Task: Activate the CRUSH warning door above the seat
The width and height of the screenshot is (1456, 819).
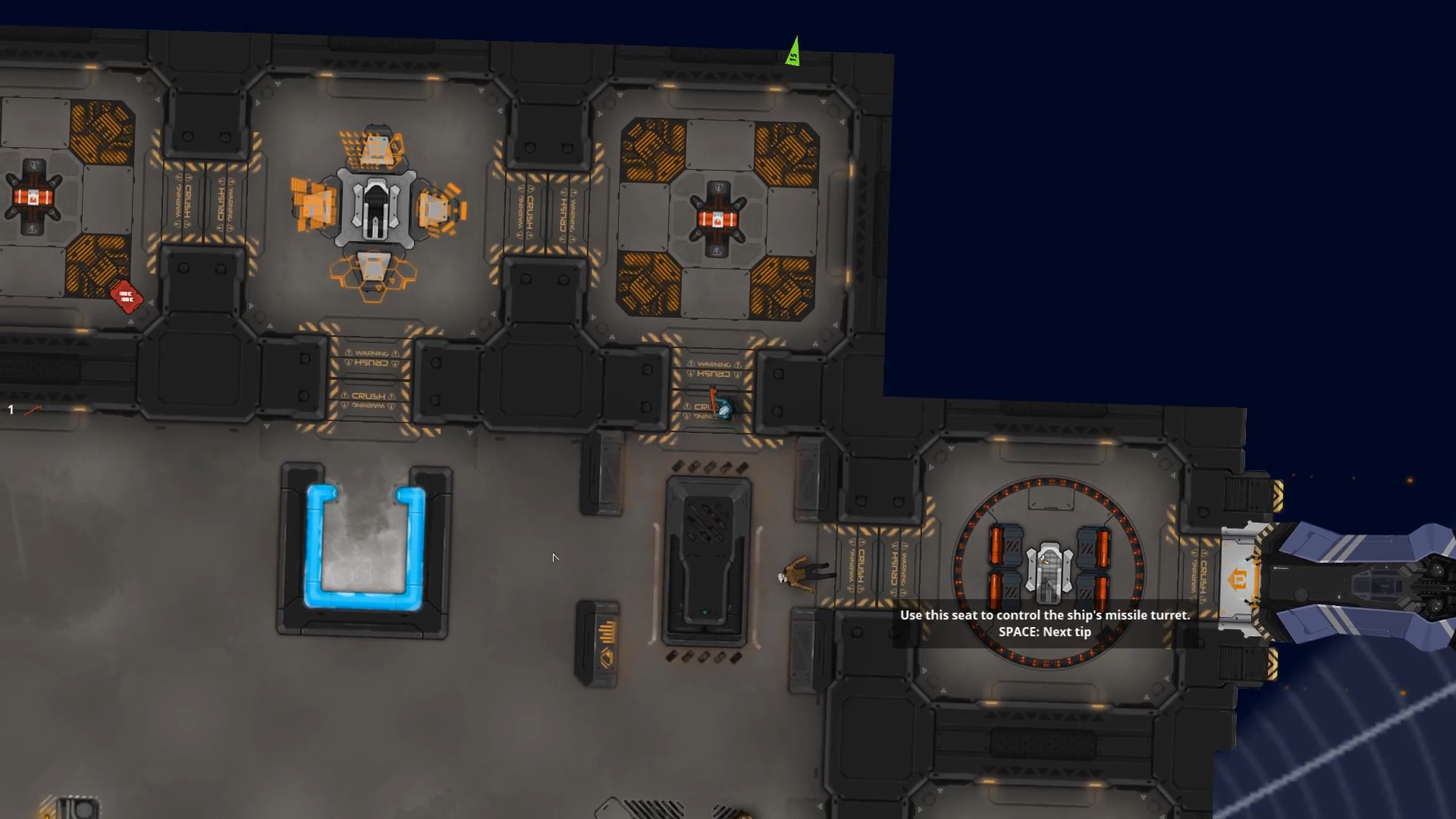Action: click(x=876, y=565)
